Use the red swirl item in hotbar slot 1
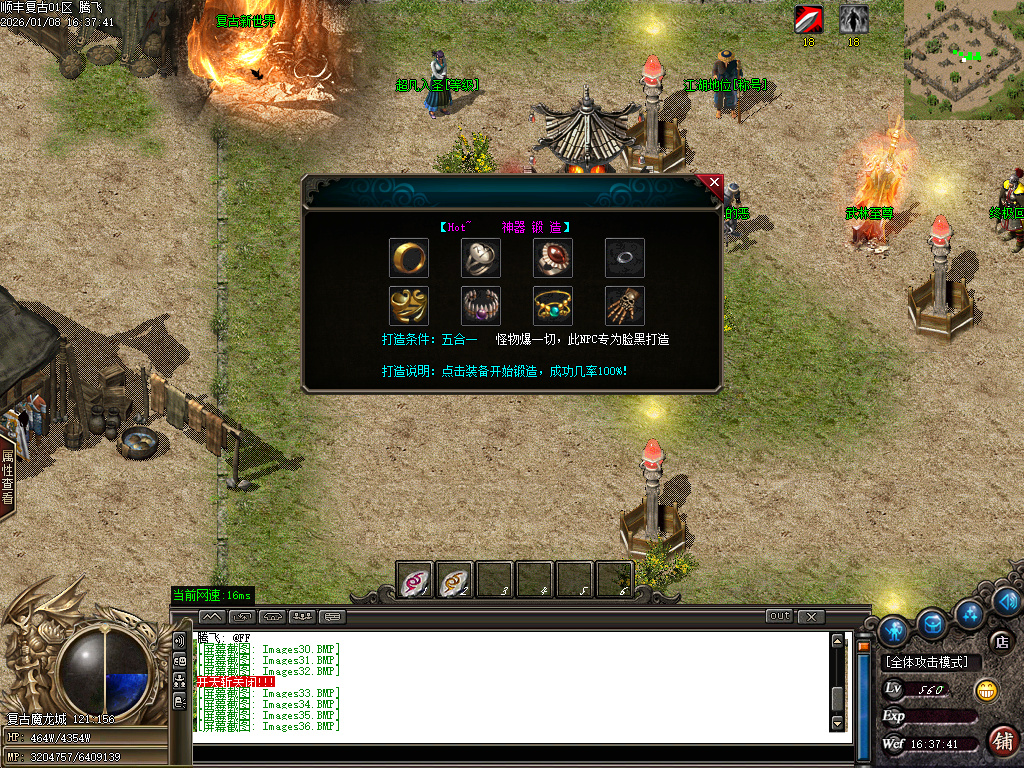Viewport: 1024px width, 768px height. tap(415, 580)
